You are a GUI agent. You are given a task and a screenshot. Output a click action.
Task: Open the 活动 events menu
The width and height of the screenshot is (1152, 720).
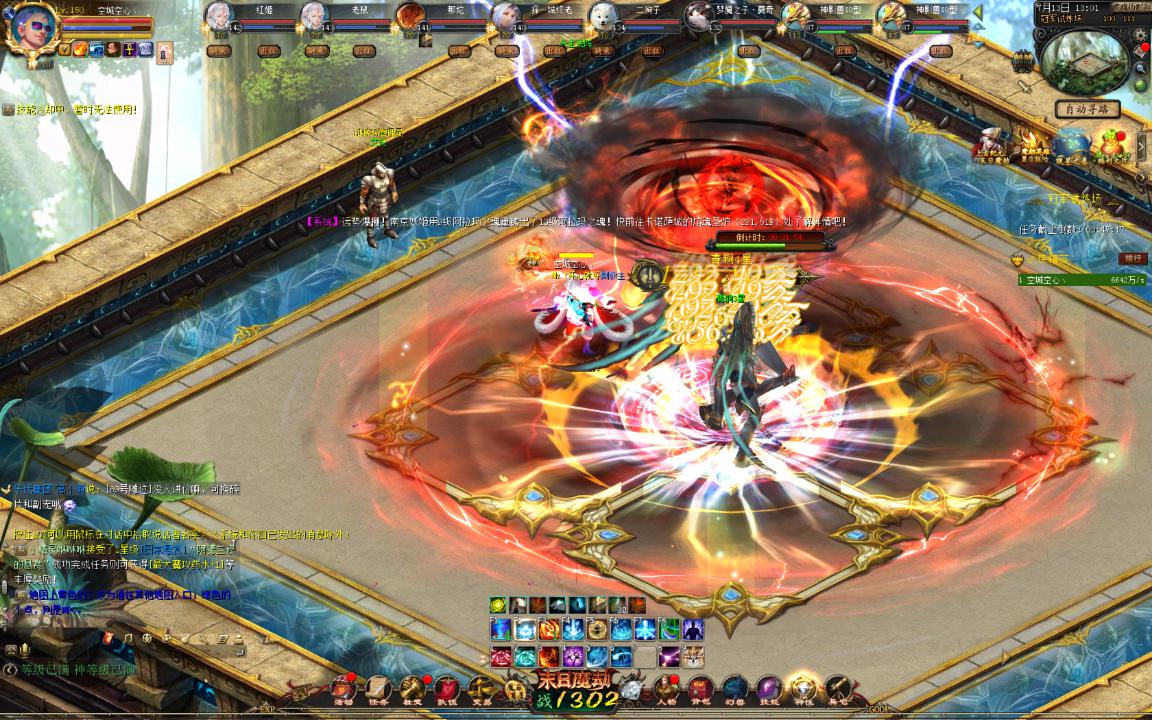tap(344, 689)
